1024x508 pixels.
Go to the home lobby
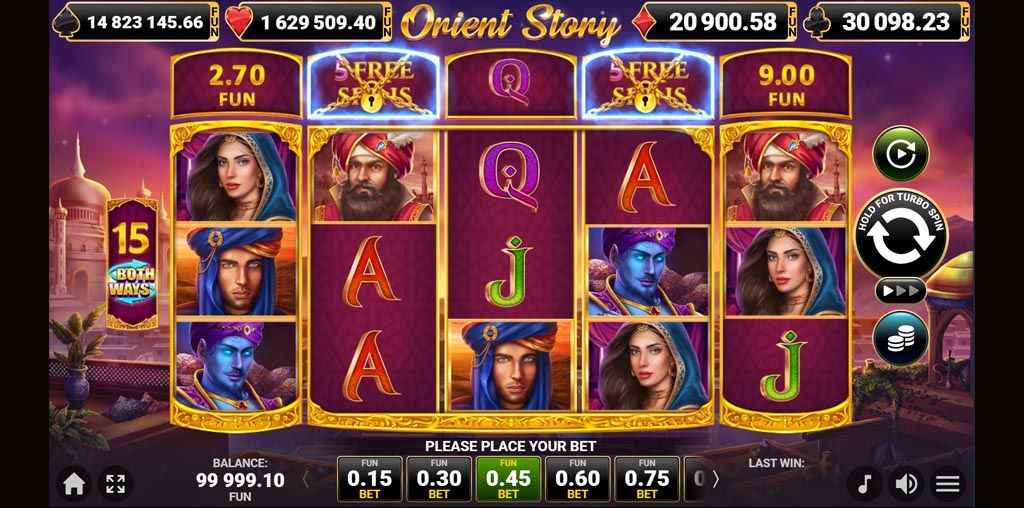[x=74, y=484]
